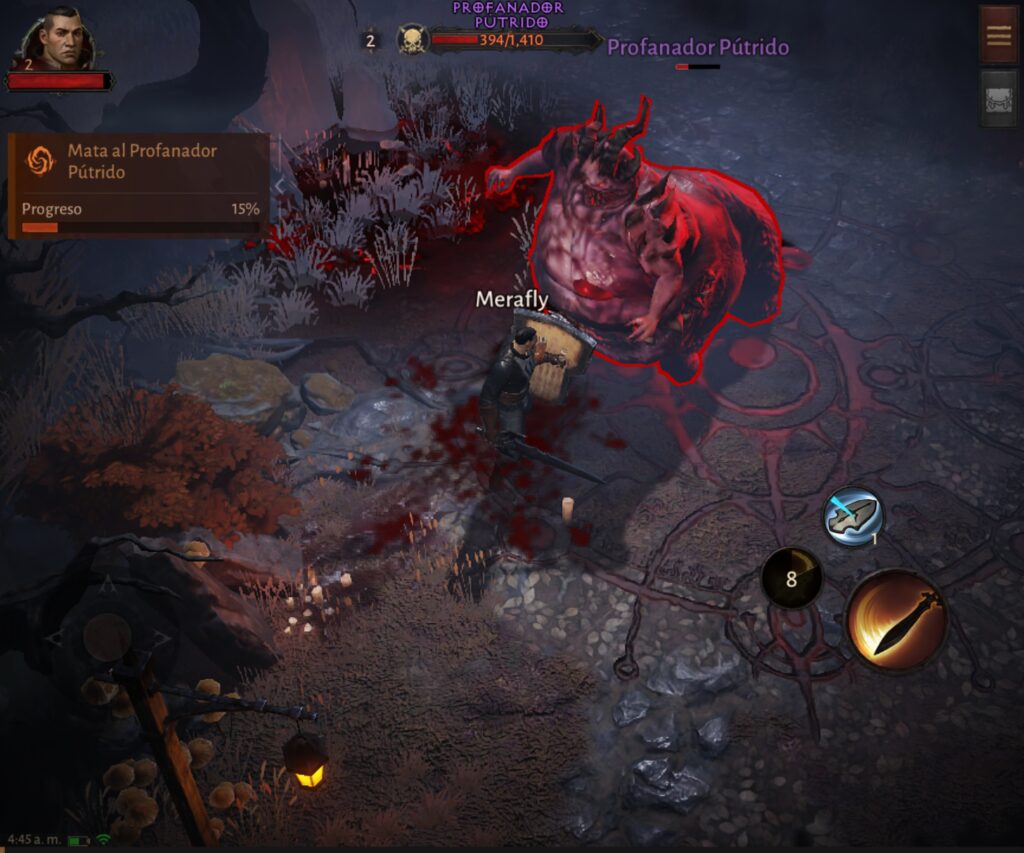Activate the dash skill with blue arrow
Image resolution: width=1024 pixels, height=853 pixels.
(x=852, y=518)
